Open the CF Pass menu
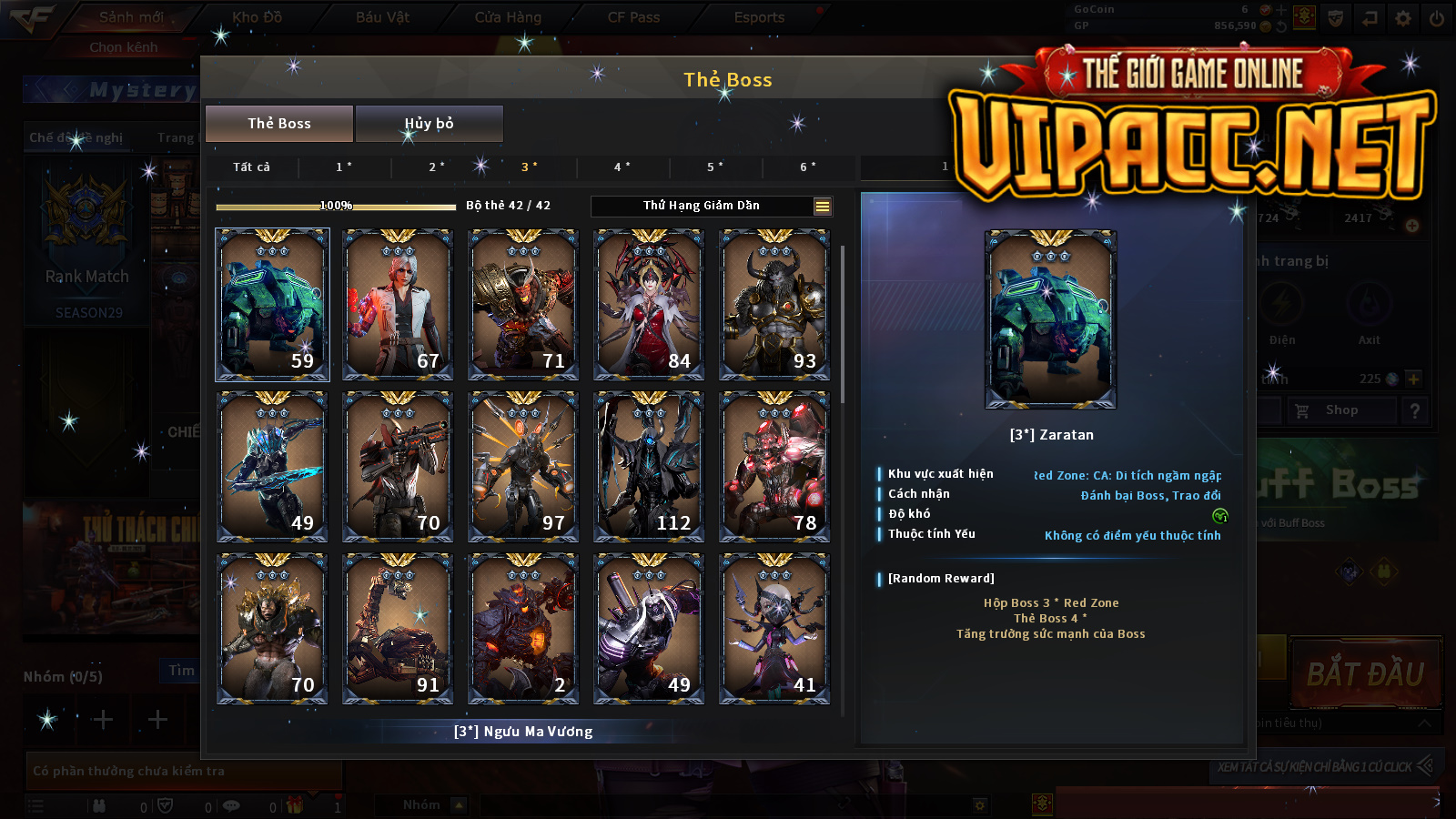The image size is (1456, 819). pyautogui.click(x=633, y=17)
